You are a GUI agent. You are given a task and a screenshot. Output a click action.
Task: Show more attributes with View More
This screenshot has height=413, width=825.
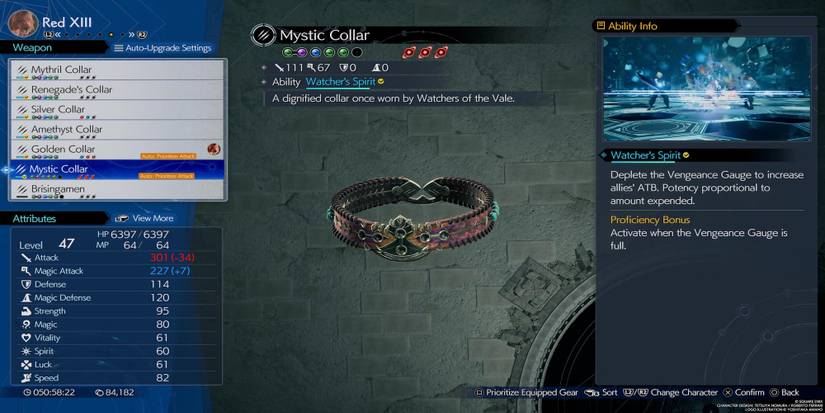coord(144,218)
